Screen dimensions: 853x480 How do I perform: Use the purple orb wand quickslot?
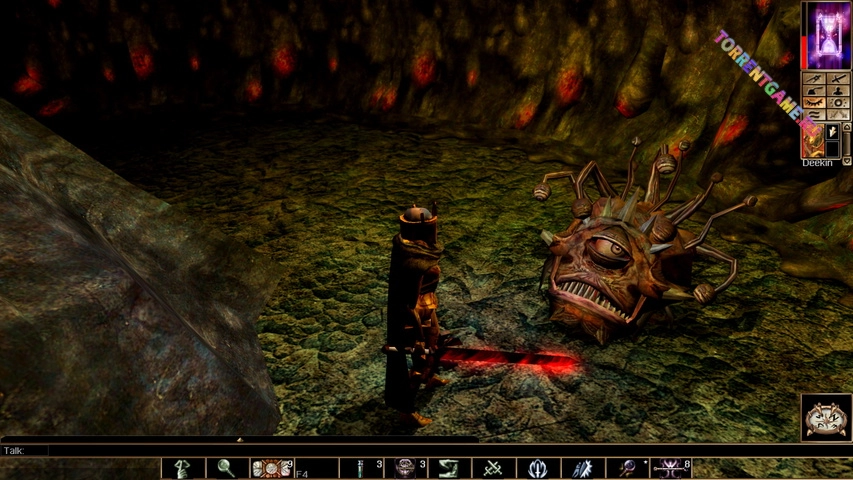tap(627, 468)
